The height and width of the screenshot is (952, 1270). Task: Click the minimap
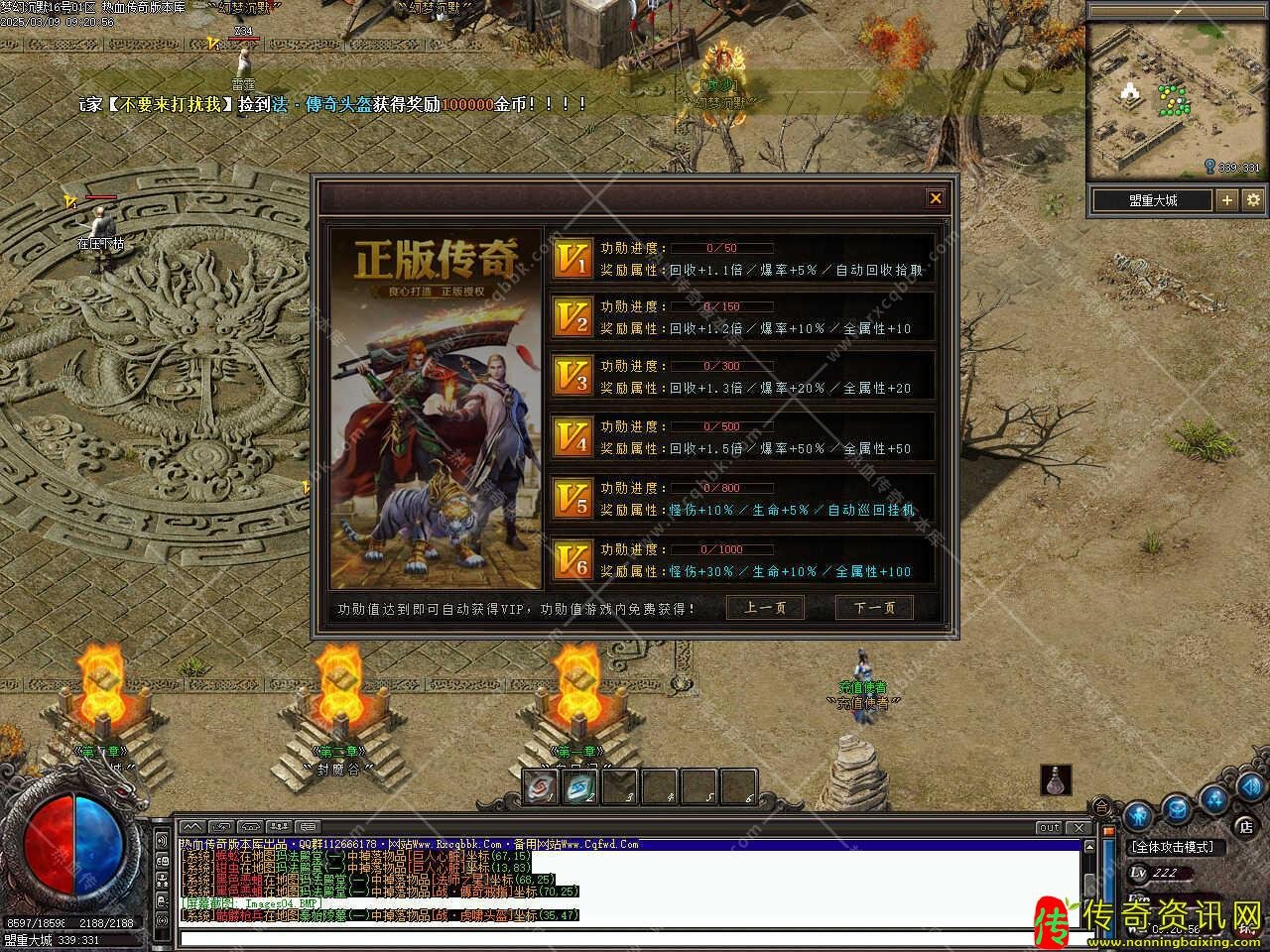[x=1177, y=101]
